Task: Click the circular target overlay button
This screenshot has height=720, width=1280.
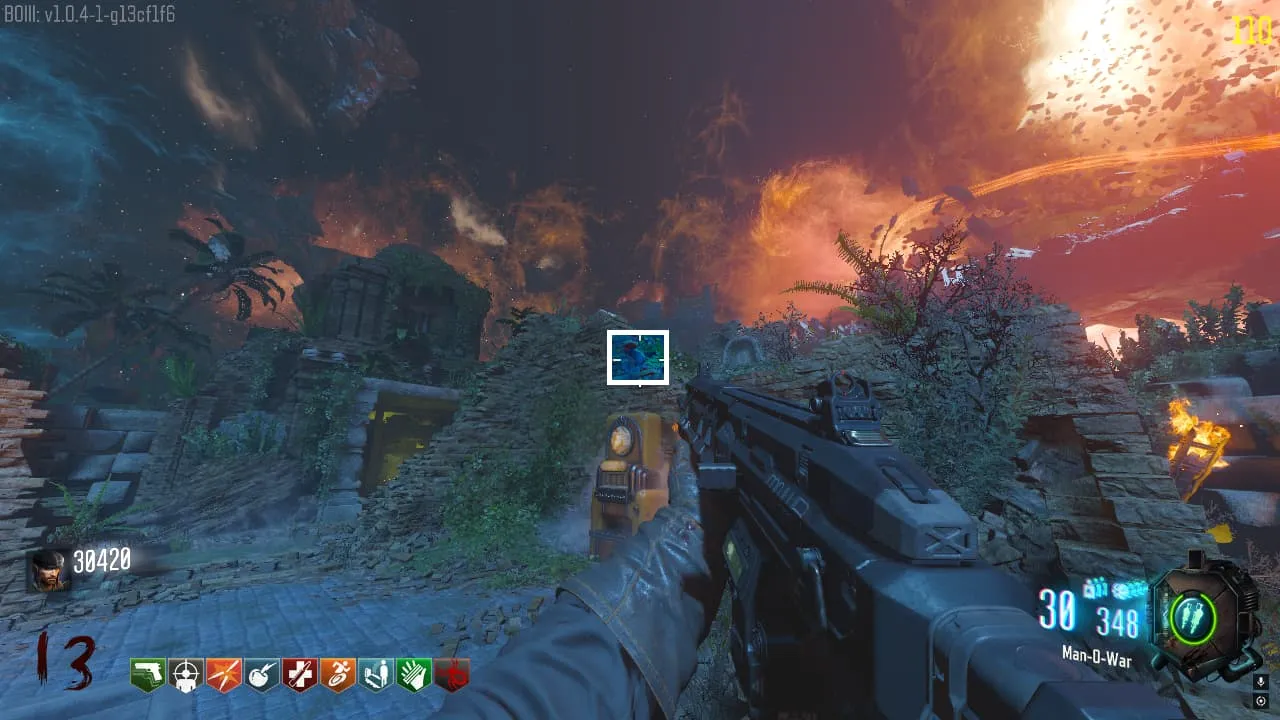Action: [x=1261, y=701]
